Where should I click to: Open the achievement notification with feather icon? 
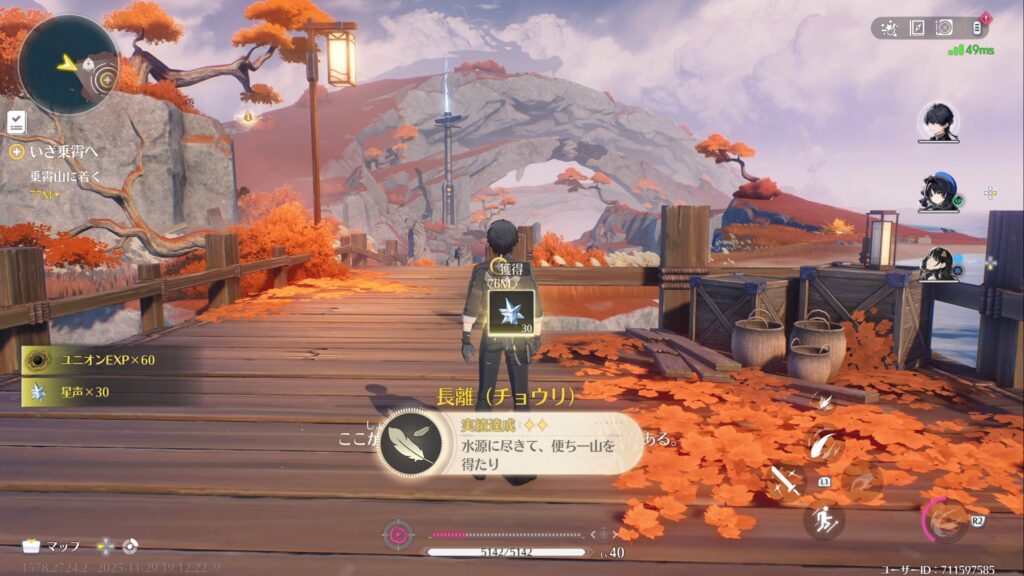point(512,442)
